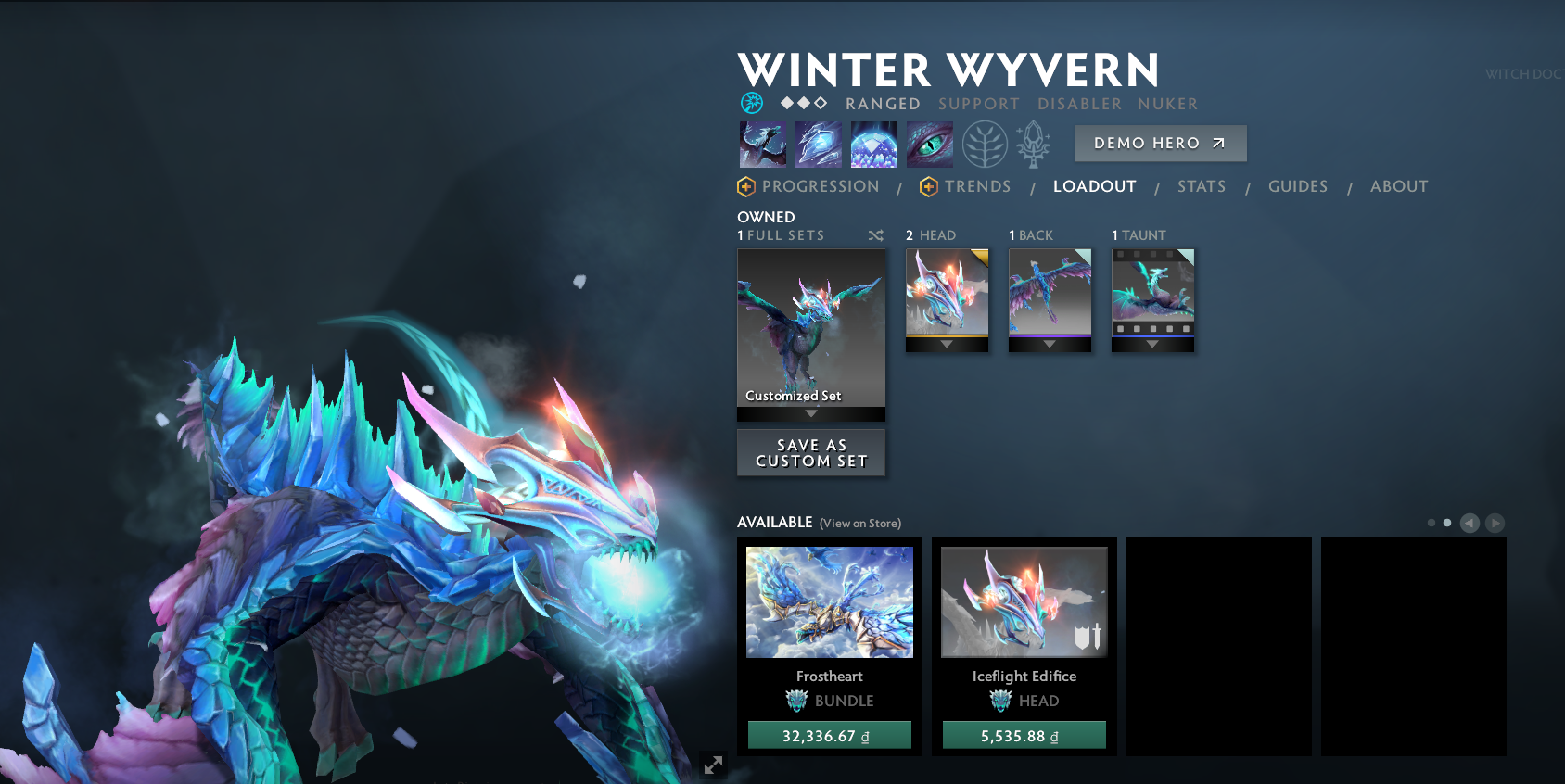Select the Splinter Blast ability icon
Screen dimensions: 1565x784
[x=818, y=145]
